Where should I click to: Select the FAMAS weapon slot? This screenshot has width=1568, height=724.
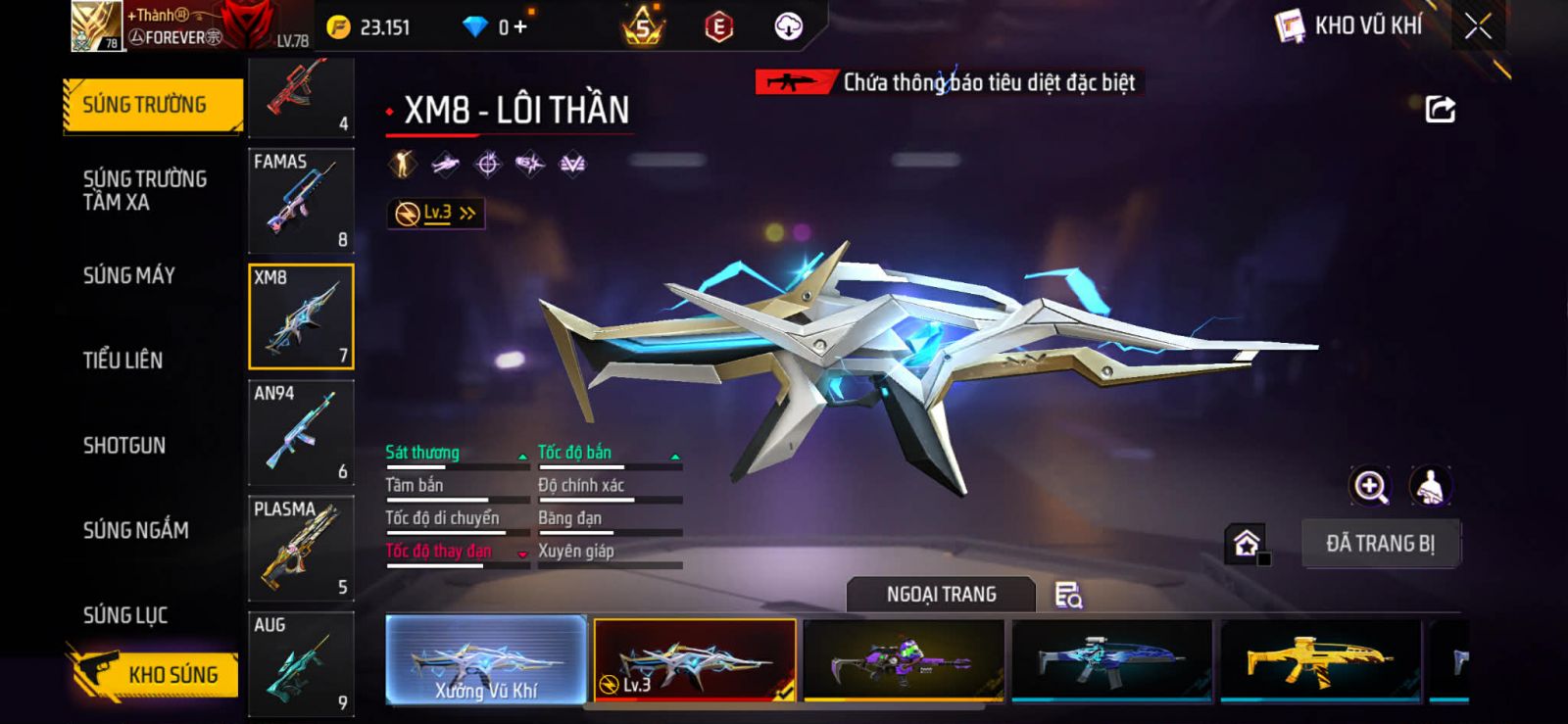click(x=301, y=201)
